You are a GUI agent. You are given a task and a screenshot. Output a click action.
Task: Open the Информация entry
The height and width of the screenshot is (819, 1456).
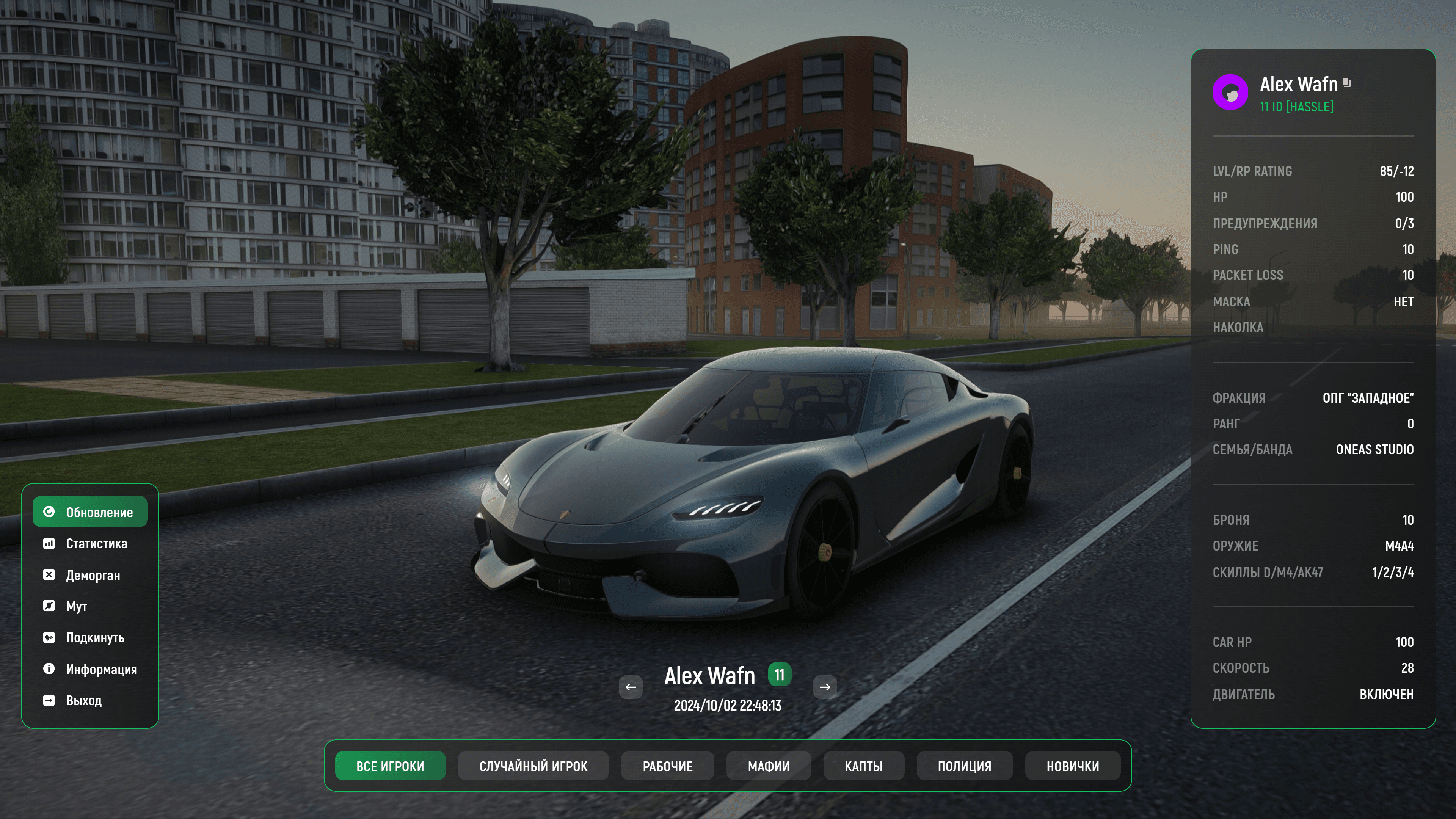click(x=90, y=669)
